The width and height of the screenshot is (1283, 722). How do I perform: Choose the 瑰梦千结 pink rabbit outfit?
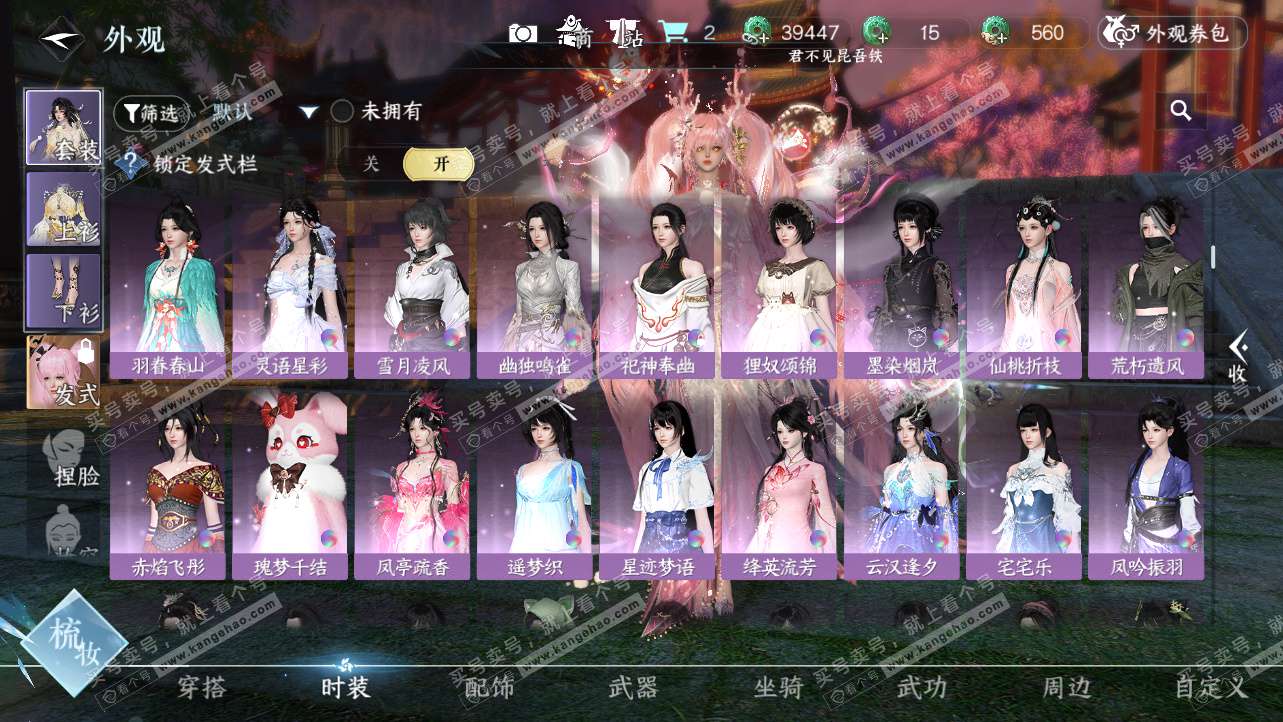290,488
